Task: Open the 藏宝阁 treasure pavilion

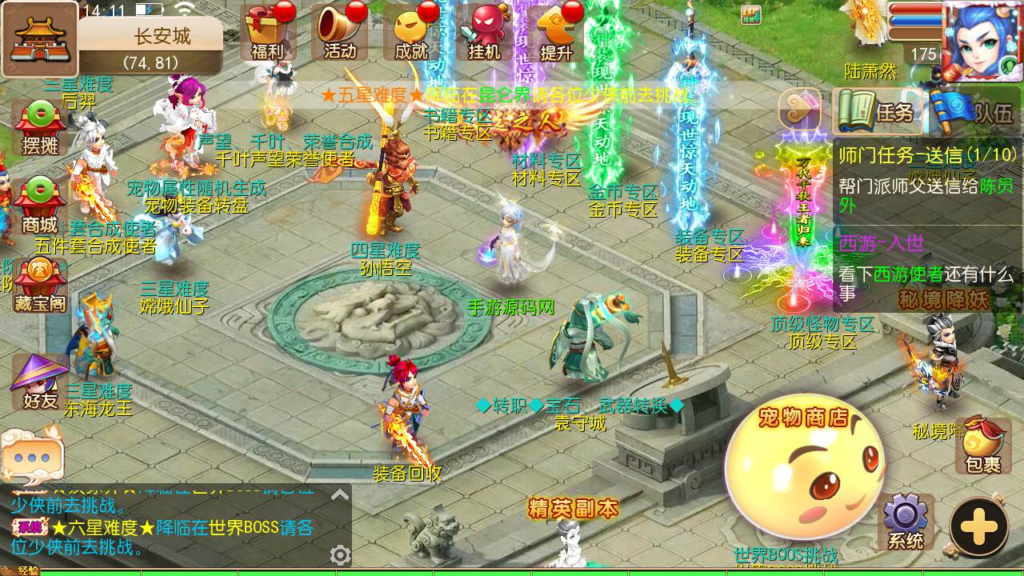Action: coord(39,283)
